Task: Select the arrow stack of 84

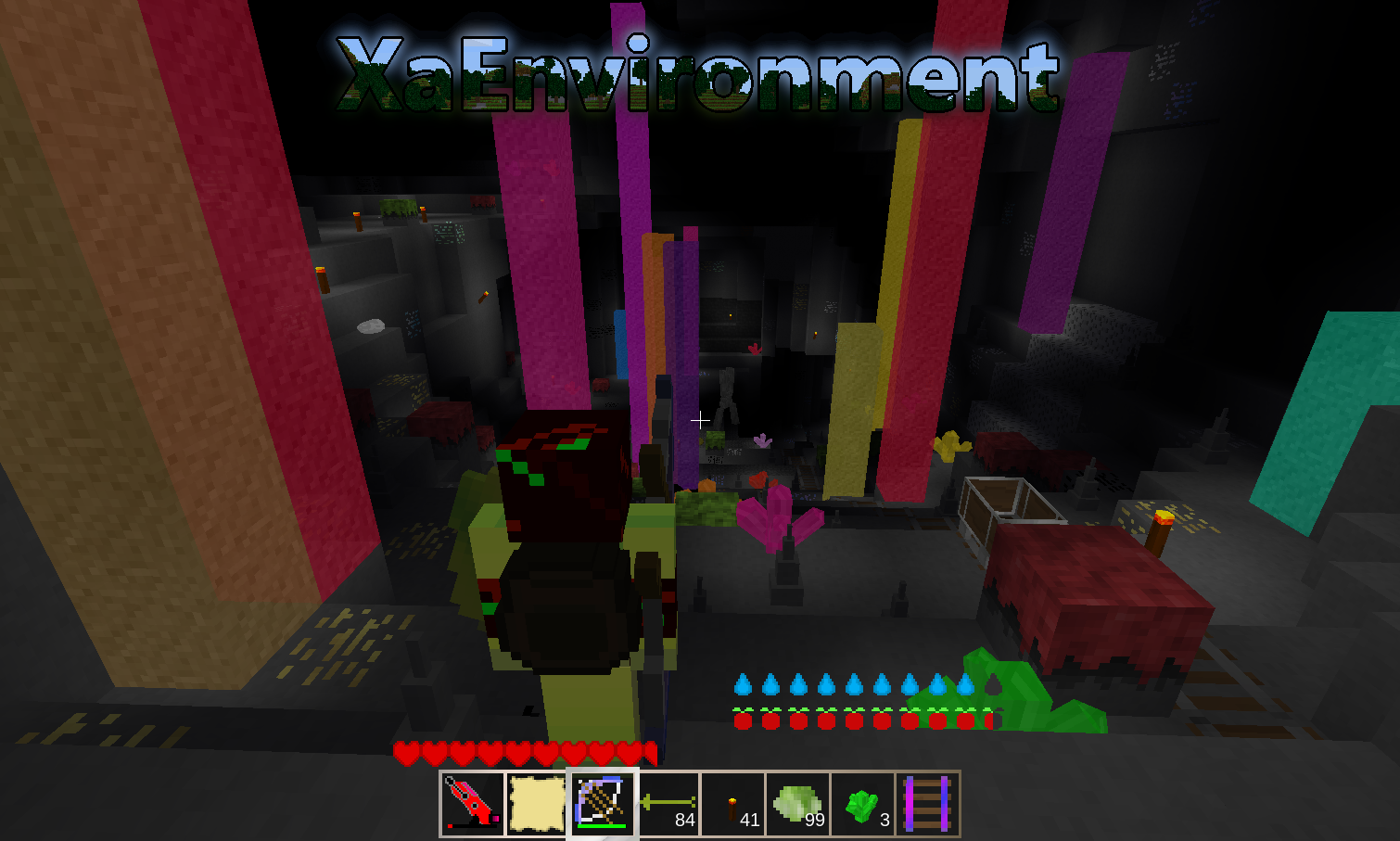Action: click(668, 803)
